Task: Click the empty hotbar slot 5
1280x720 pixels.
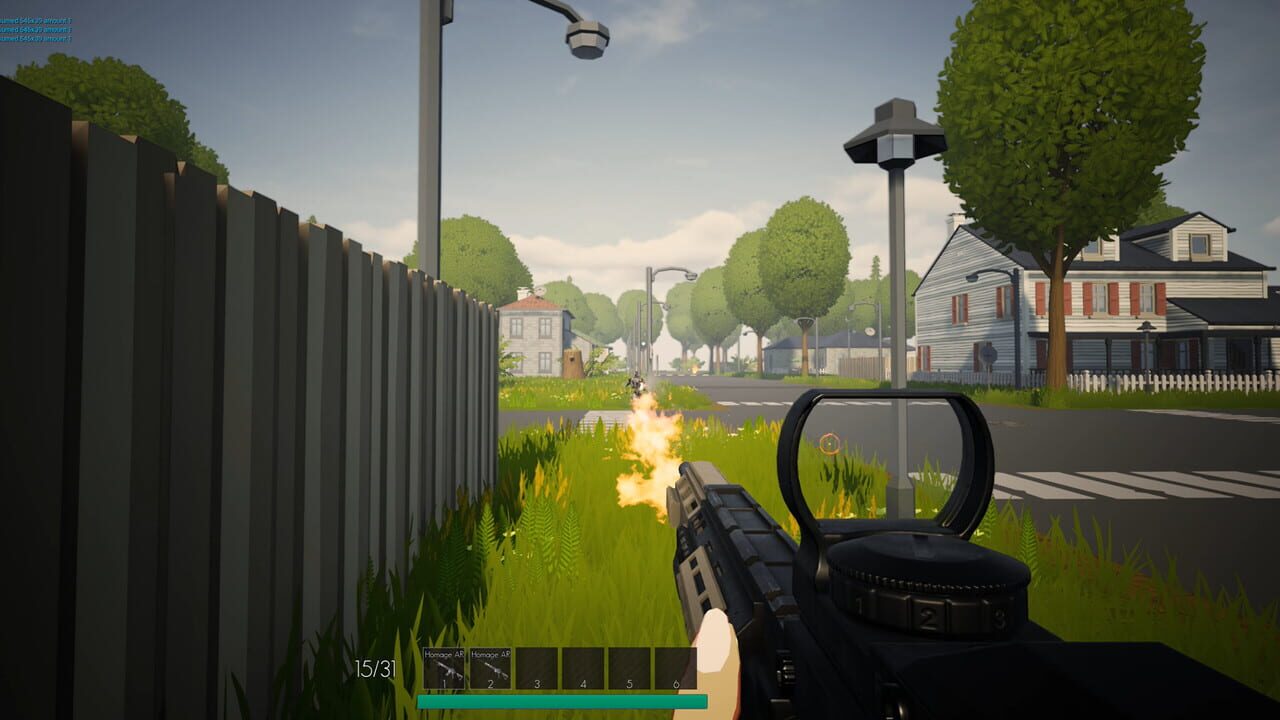Action: [x=628, y=667]
